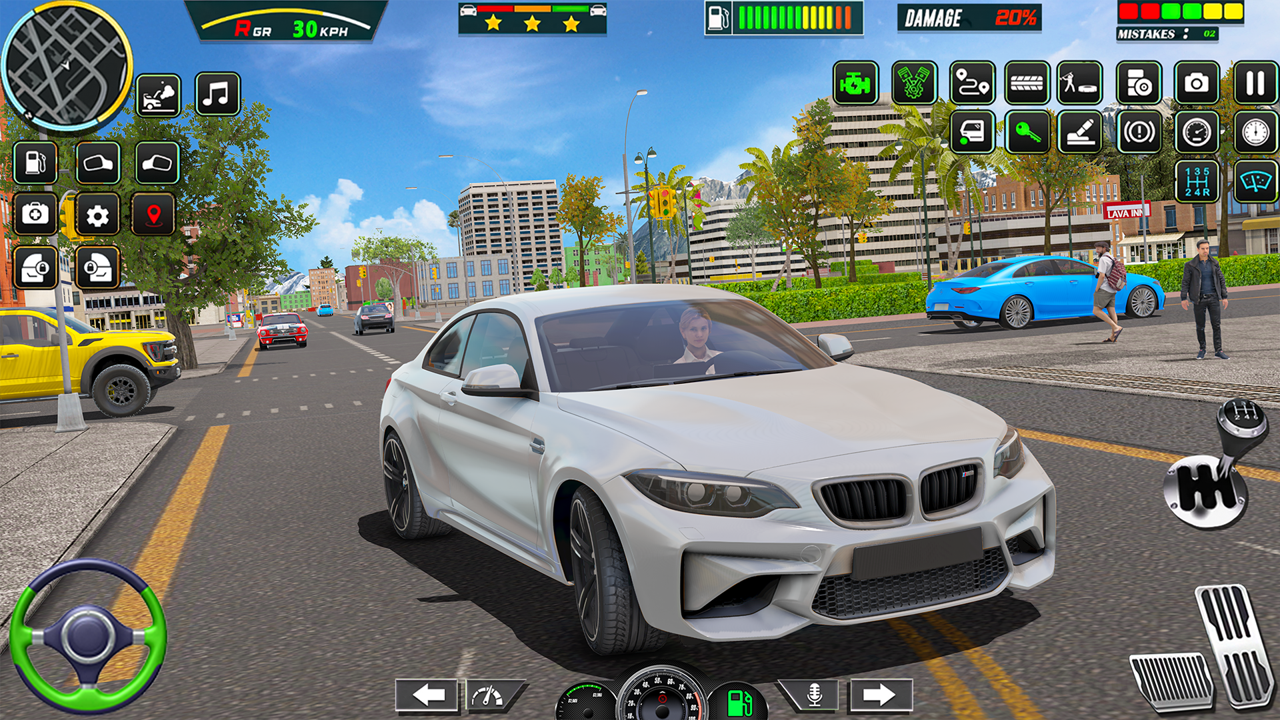Image resolution: width=1280 pixels, height=720 pixels.
Task: Toggle the right side mirror view
Action: (155, 162)
